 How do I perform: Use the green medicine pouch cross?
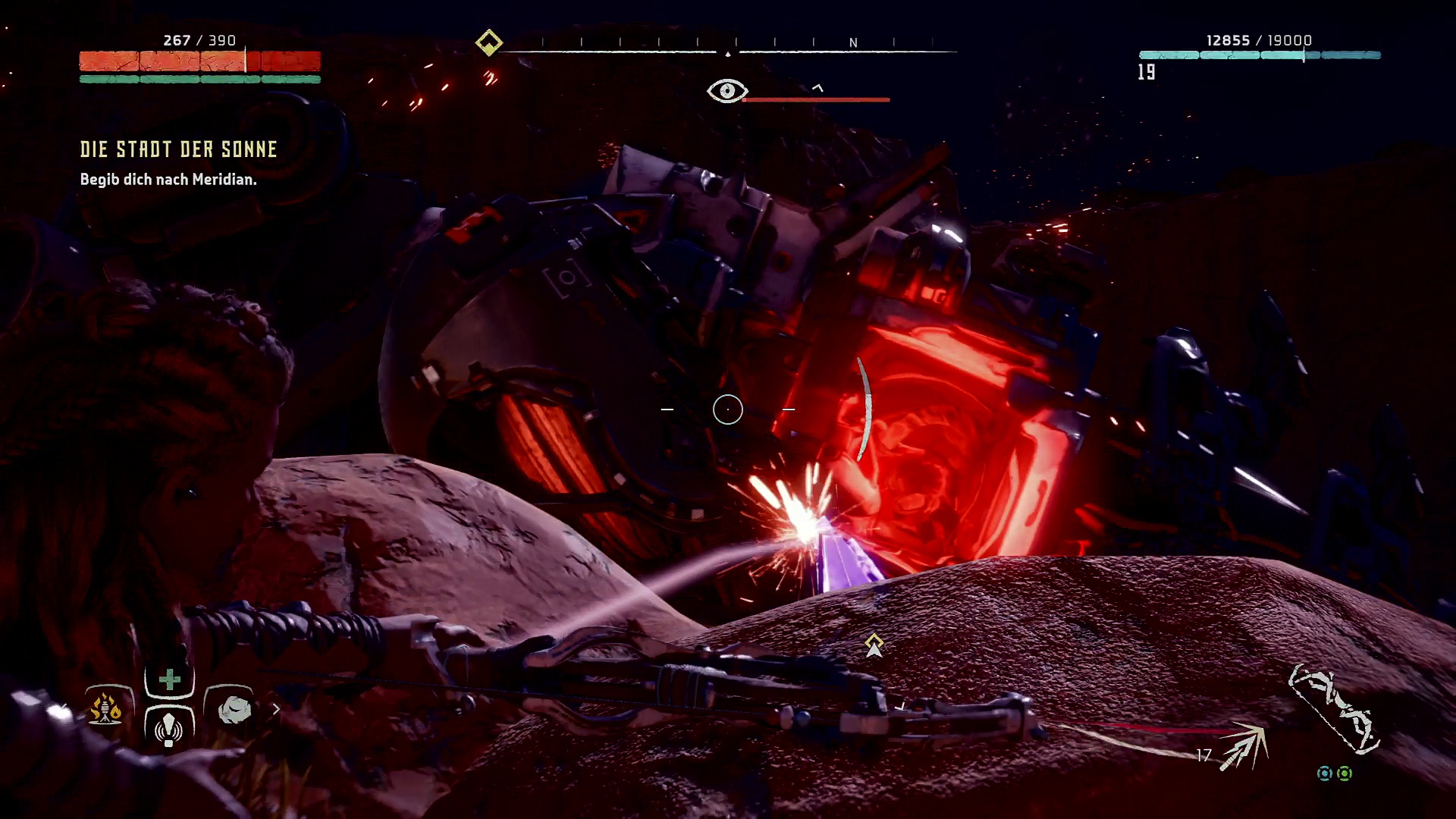(x=169, y=679)
